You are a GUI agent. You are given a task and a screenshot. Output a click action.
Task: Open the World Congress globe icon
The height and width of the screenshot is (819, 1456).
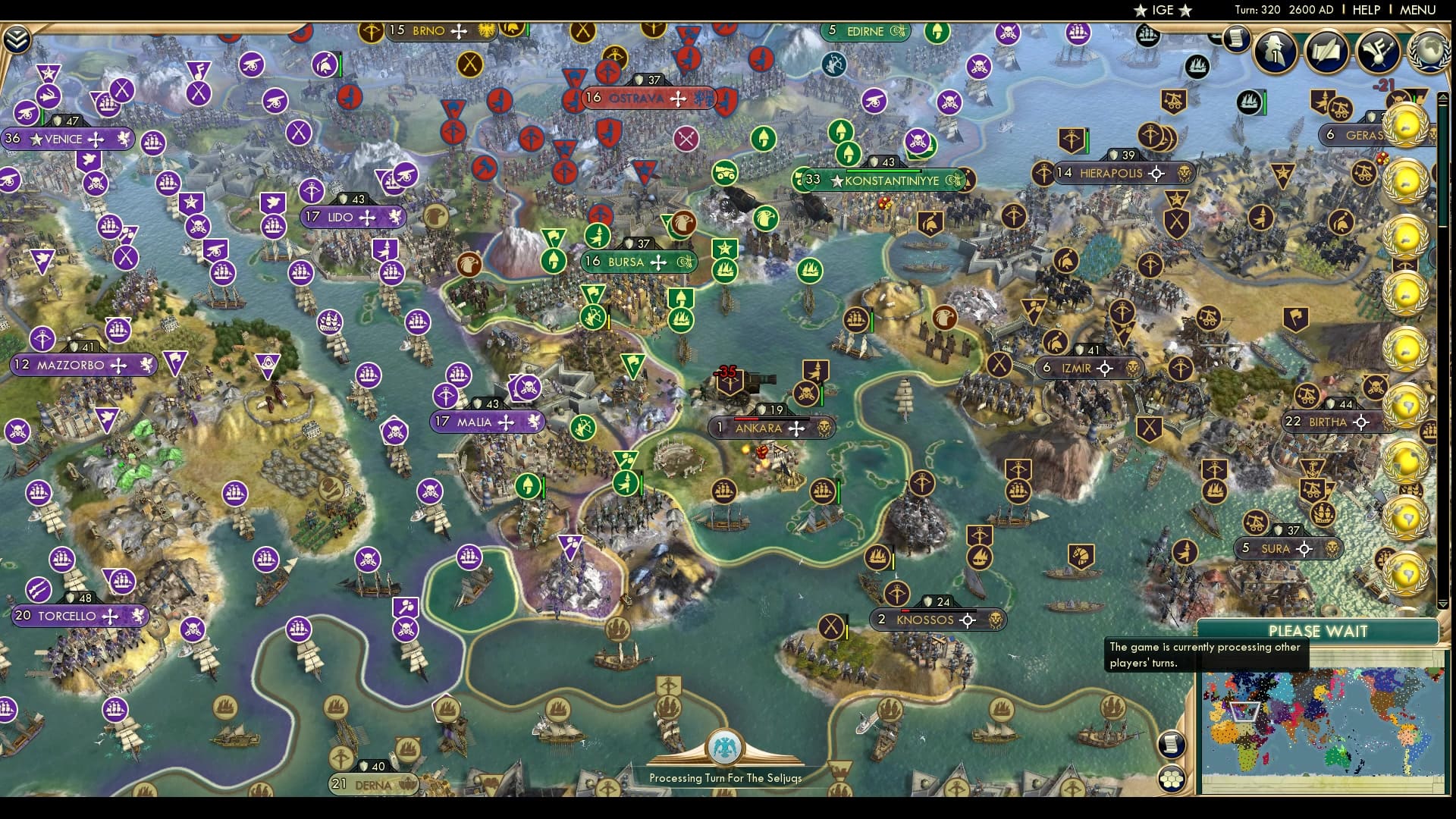click(x=1428, y=53)
